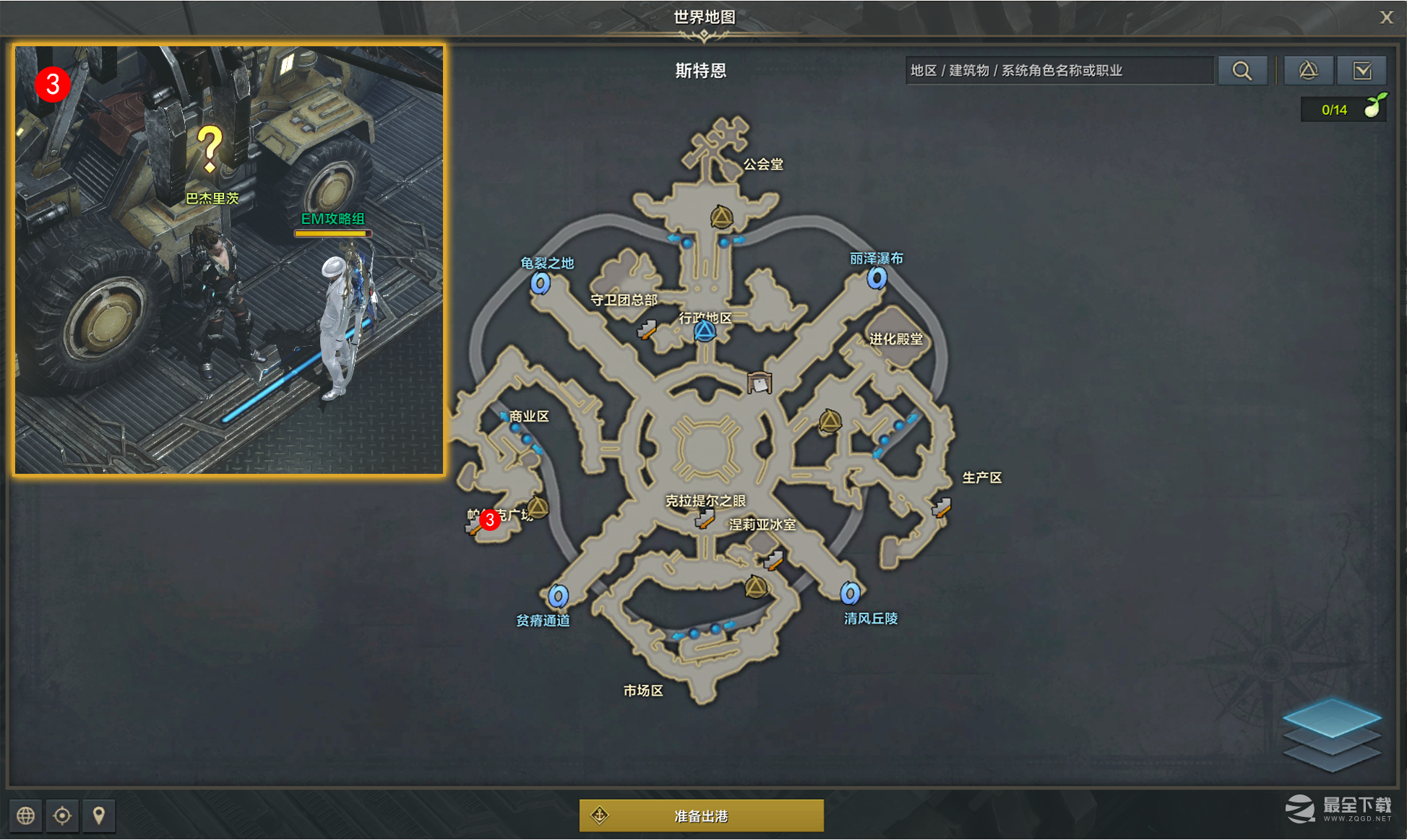The image size is (1407, 840).
Task: Click the magnifier search icon
Action: point(1242,70)
